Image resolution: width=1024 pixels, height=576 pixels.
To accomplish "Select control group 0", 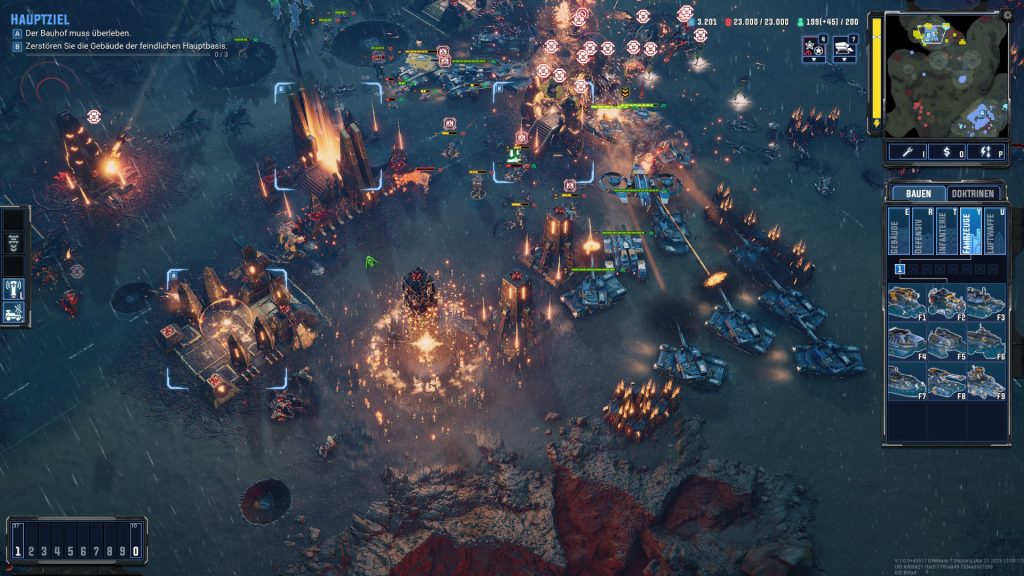I will [x=136, y=550].
